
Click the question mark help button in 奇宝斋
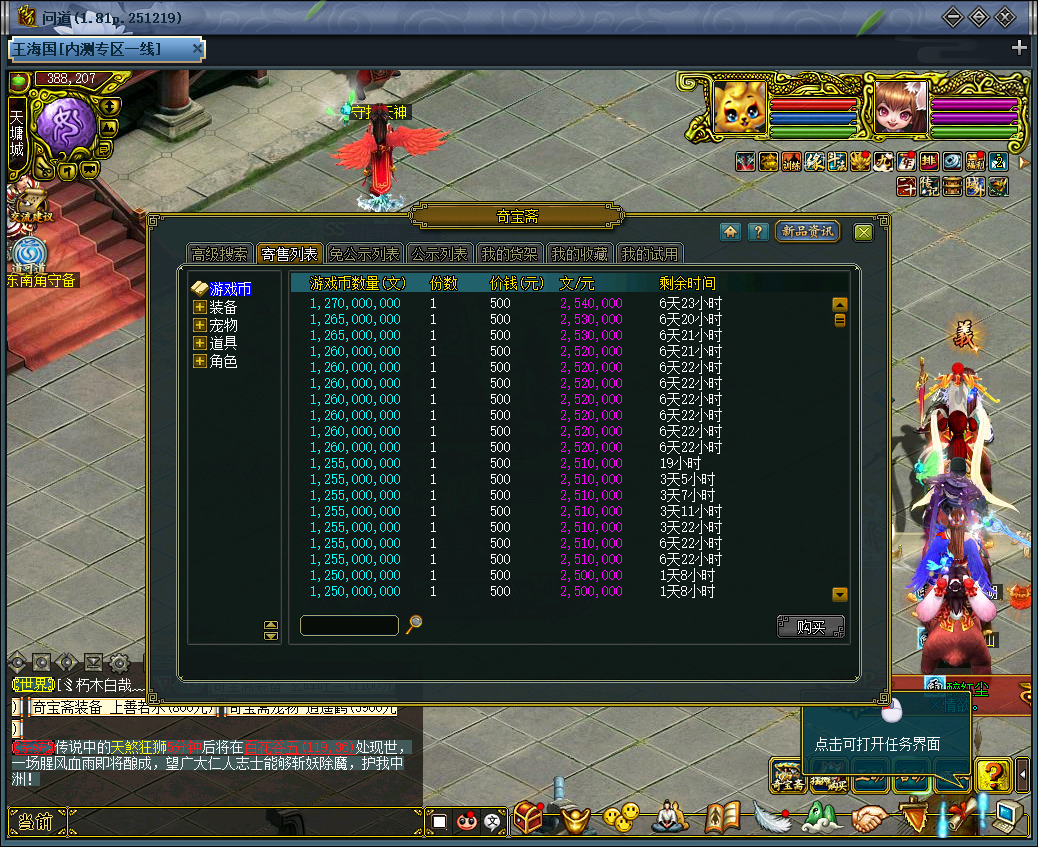[758, 232]
